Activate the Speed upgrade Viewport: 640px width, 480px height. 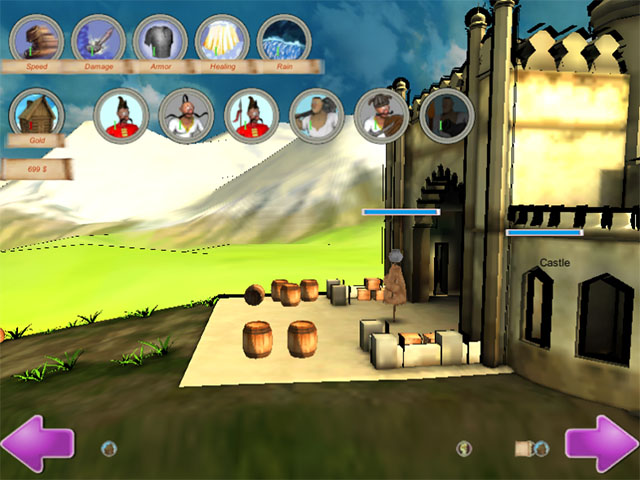click(37, 39)
